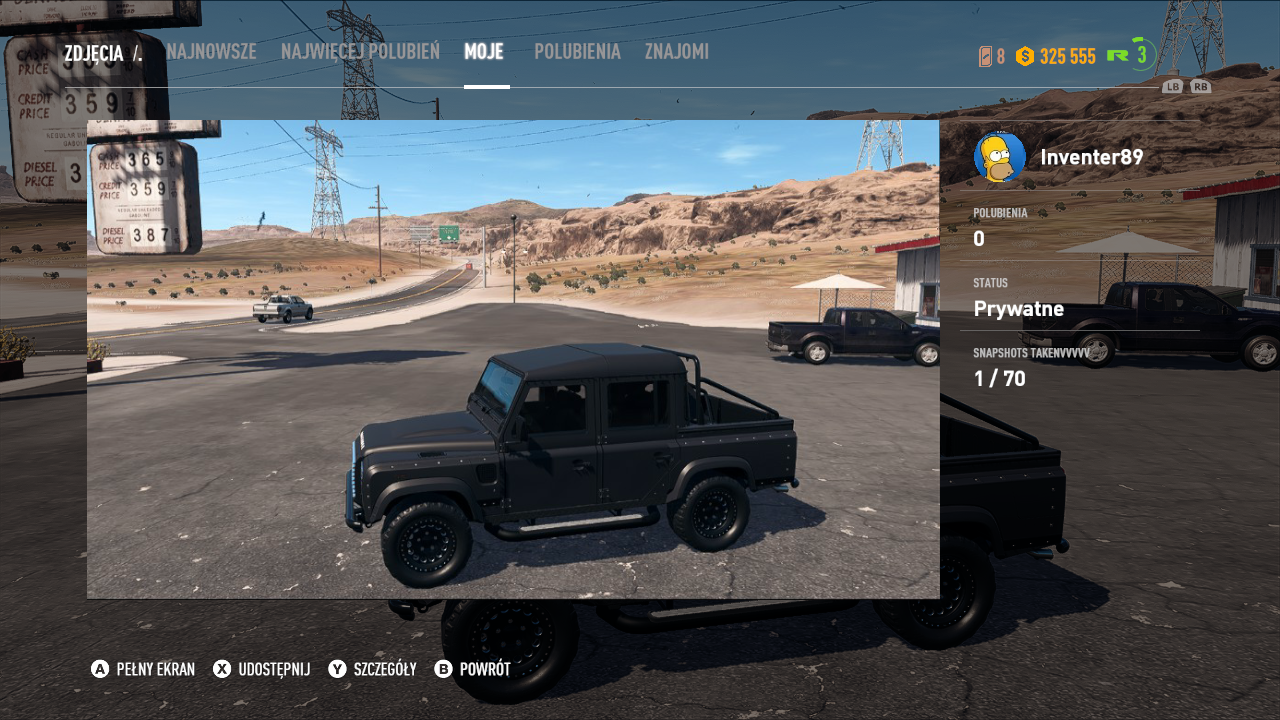Show snapshot Szczegóły
The image size is (1280, 720).
point(373,669)
